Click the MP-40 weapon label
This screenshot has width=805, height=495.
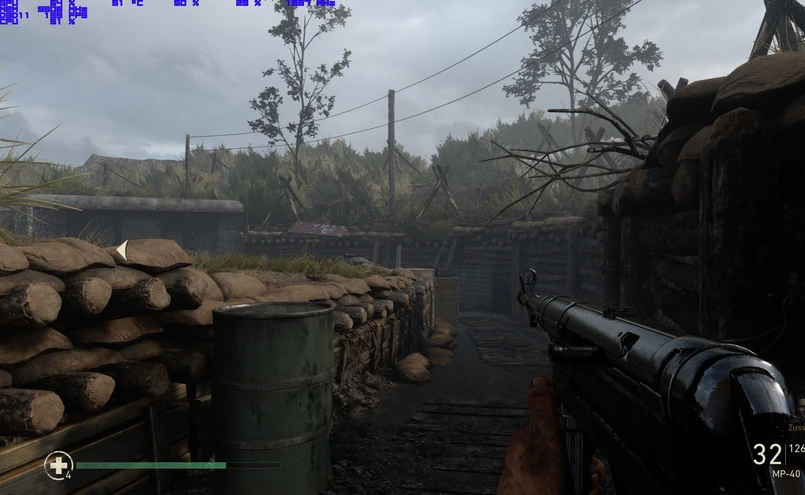click(787, 474)
